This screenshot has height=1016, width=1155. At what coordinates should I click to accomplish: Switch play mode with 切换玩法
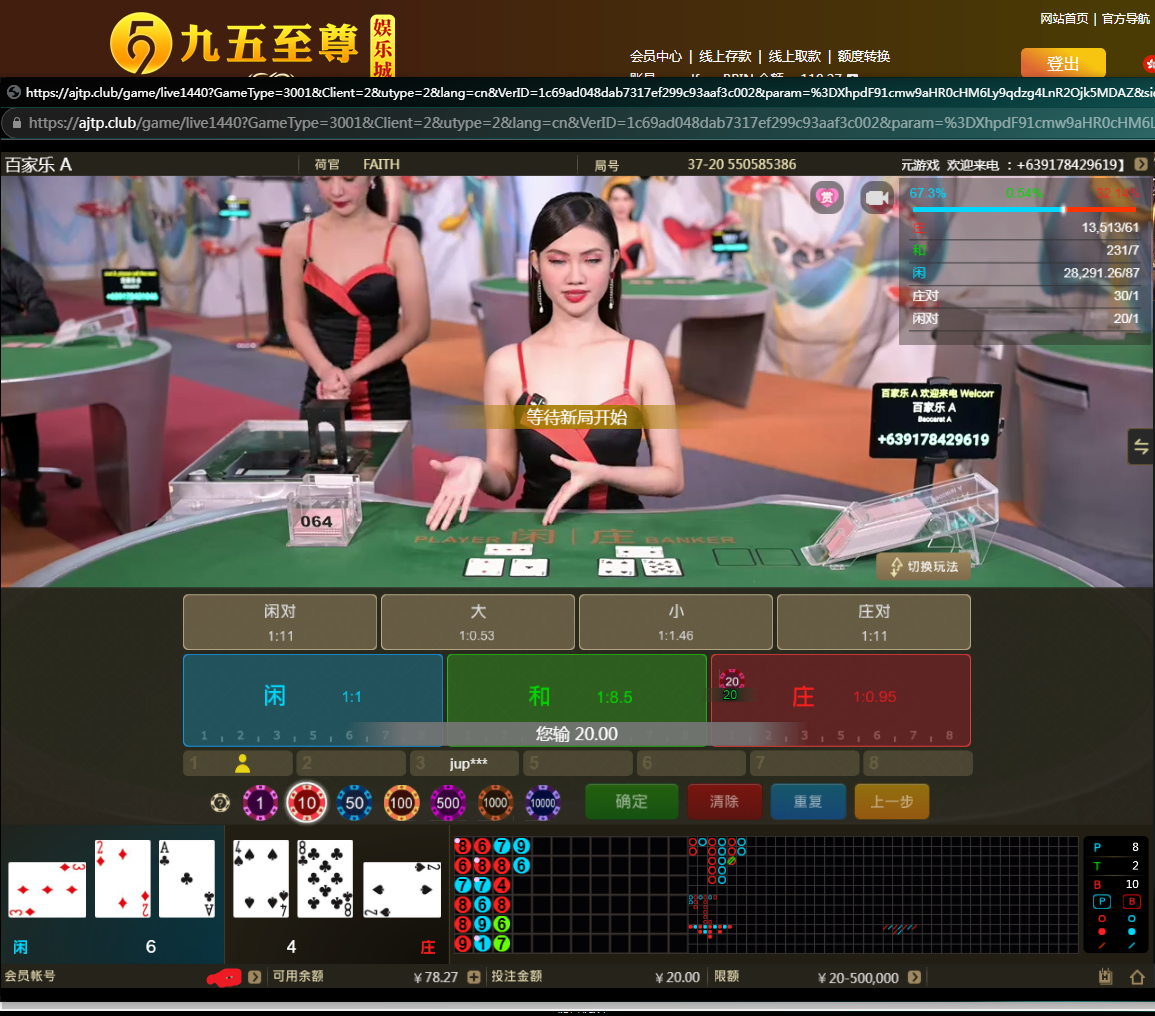pos(922,567)
